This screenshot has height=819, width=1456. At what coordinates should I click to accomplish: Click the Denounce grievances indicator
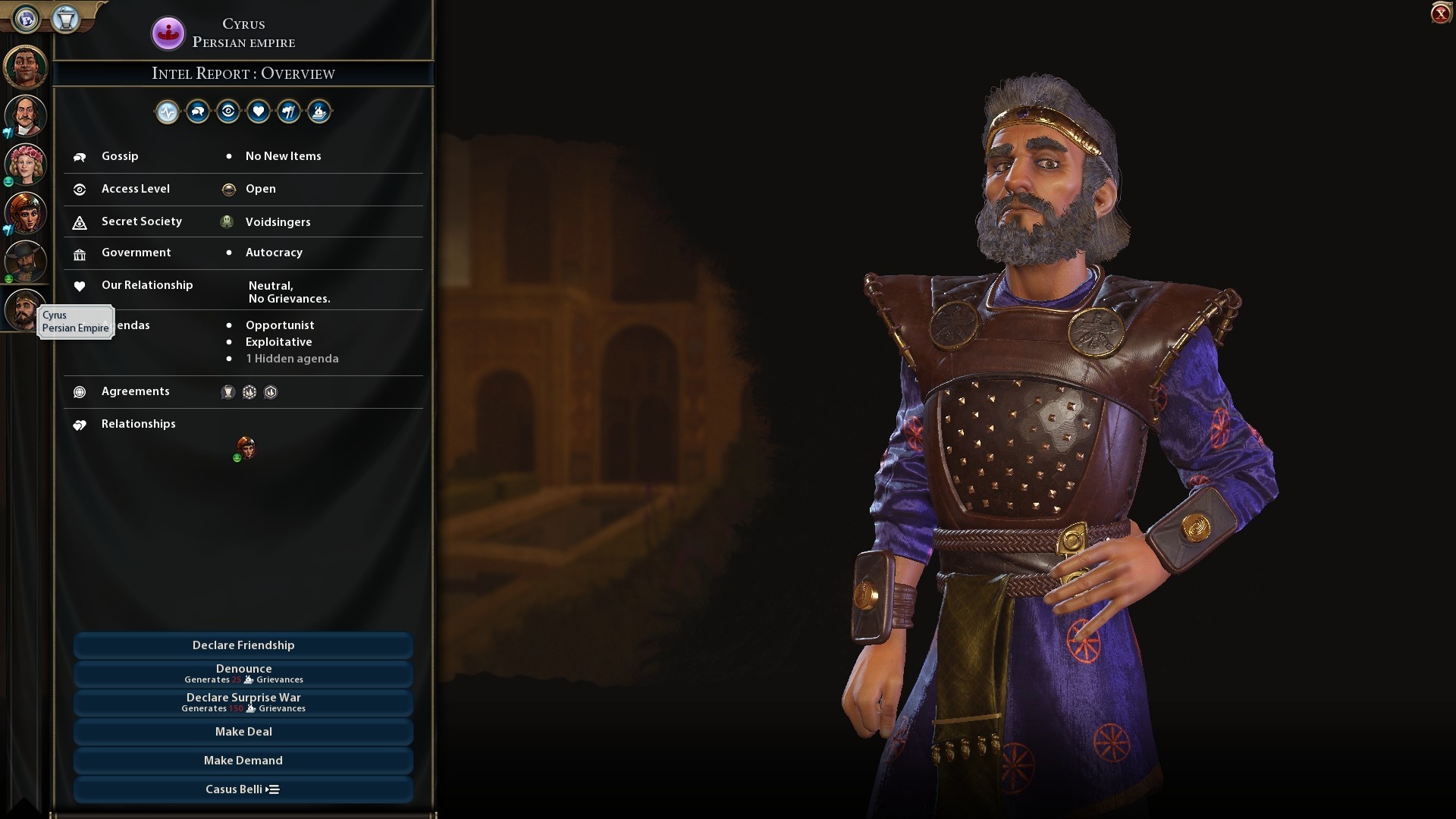click(244, 679)
